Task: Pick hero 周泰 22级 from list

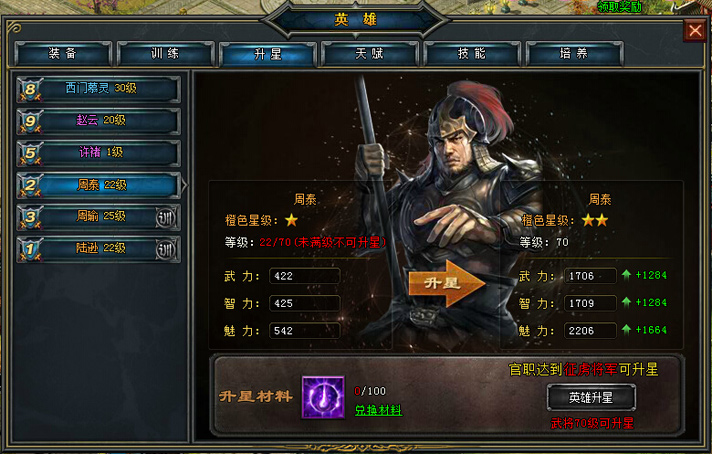Action: (x=98, y=185)
